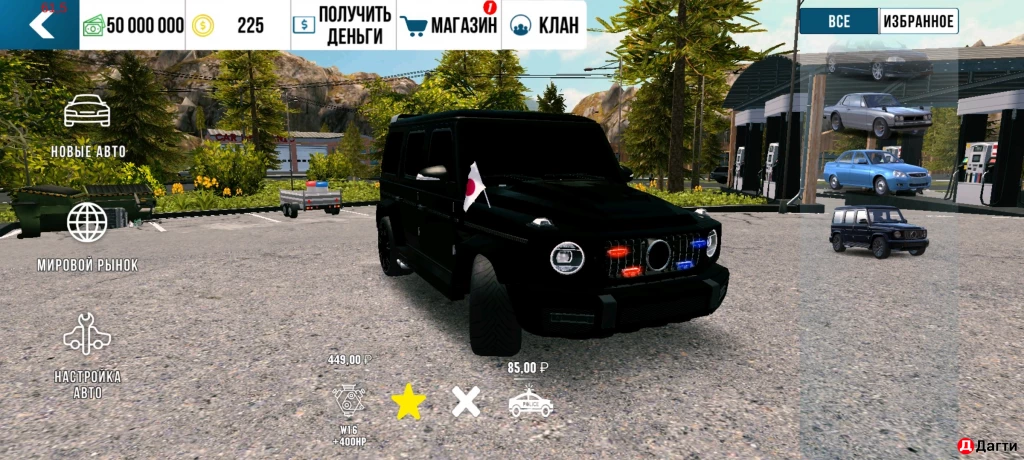Open the Новые авто section
The image size is (1024, 460).
(x=88, y=125)
